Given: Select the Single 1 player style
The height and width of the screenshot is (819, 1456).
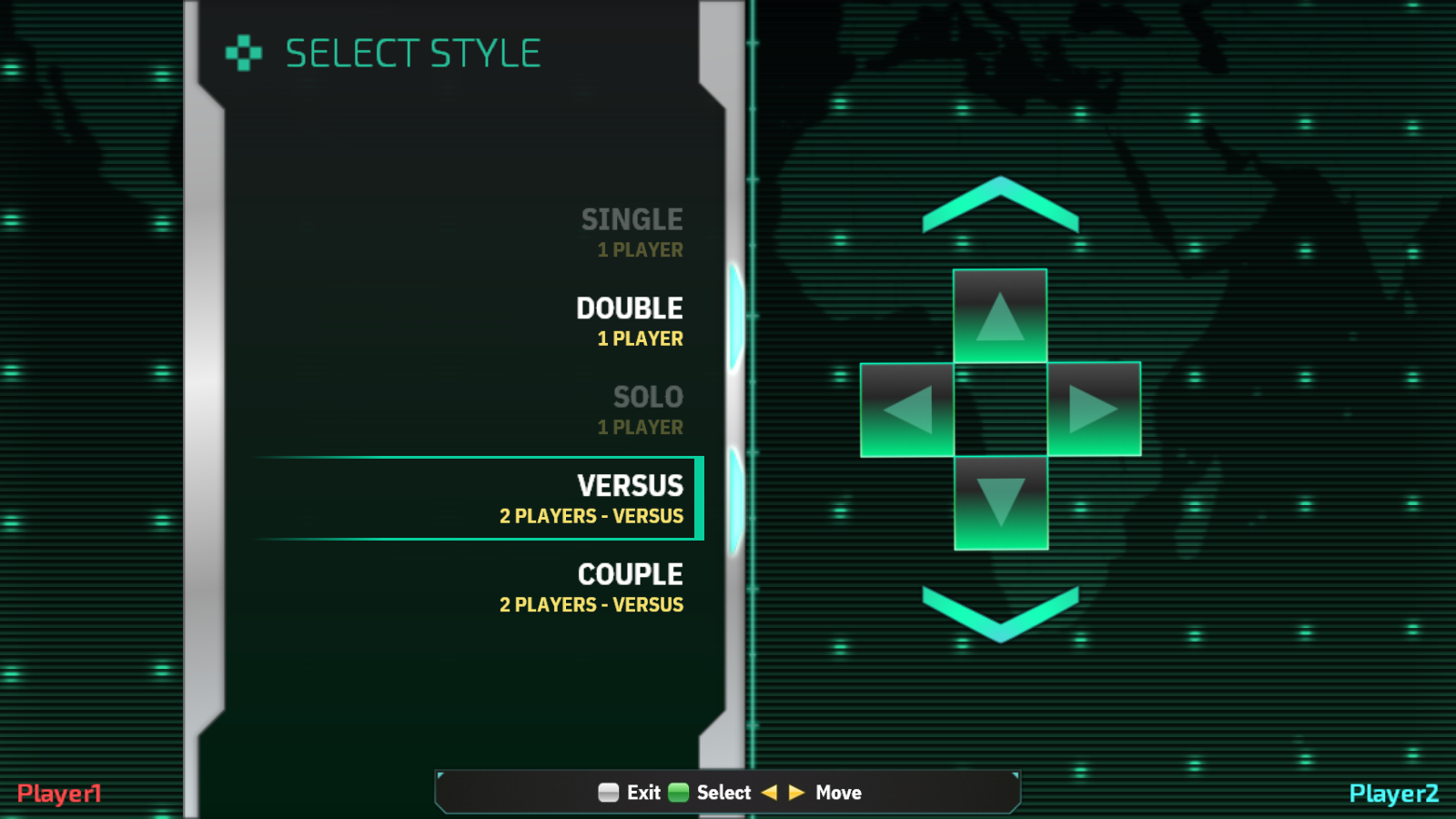Looking at the screenshot, I should [632, 232].
